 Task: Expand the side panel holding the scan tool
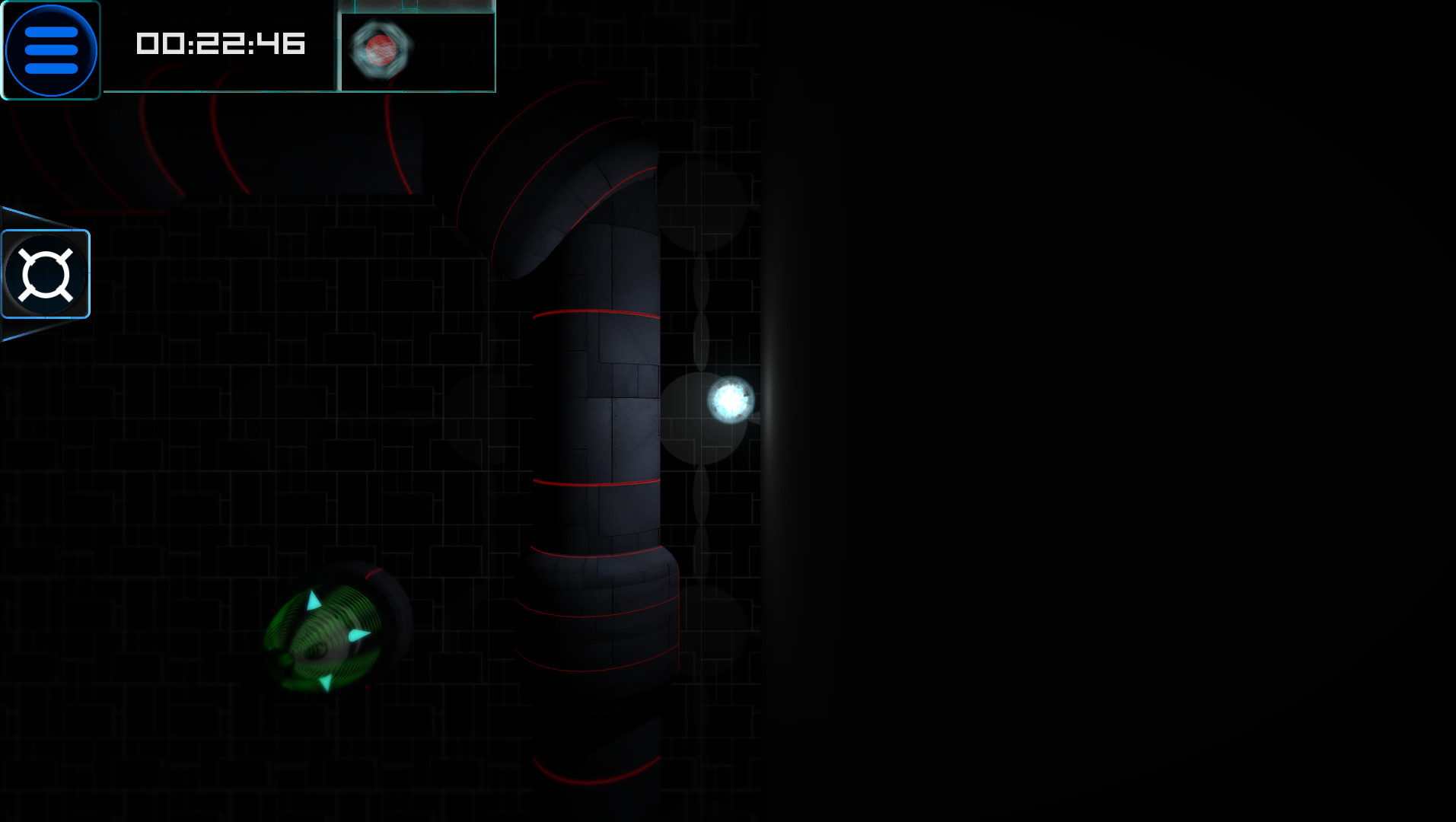(x=46, y=272)
